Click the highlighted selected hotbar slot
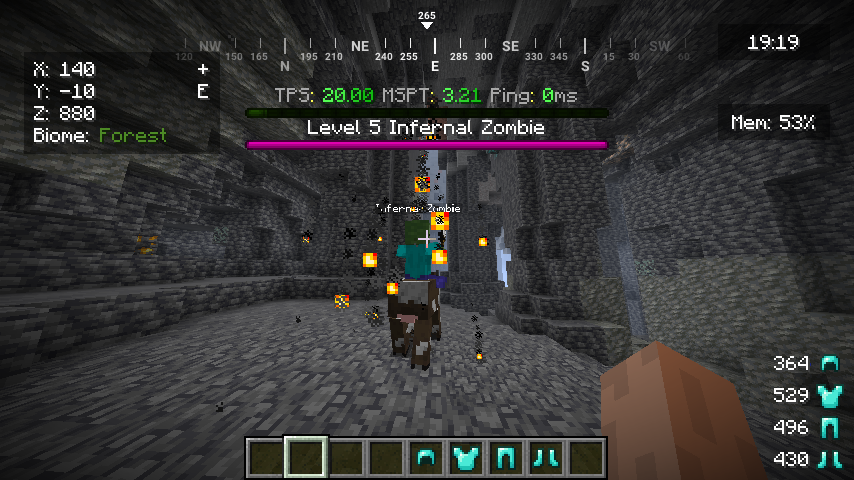The image size is (854, 480). coord(306,458)
